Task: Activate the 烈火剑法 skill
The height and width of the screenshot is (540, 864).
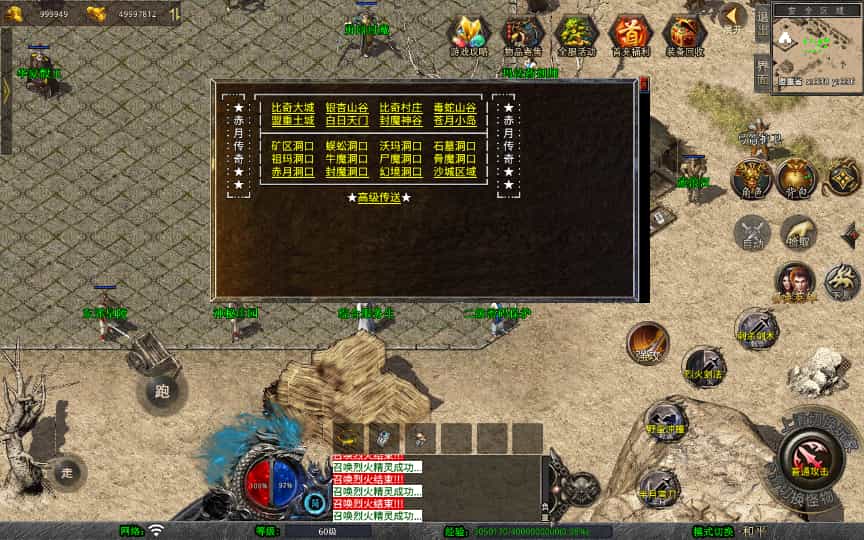Action: pos(705,367)
